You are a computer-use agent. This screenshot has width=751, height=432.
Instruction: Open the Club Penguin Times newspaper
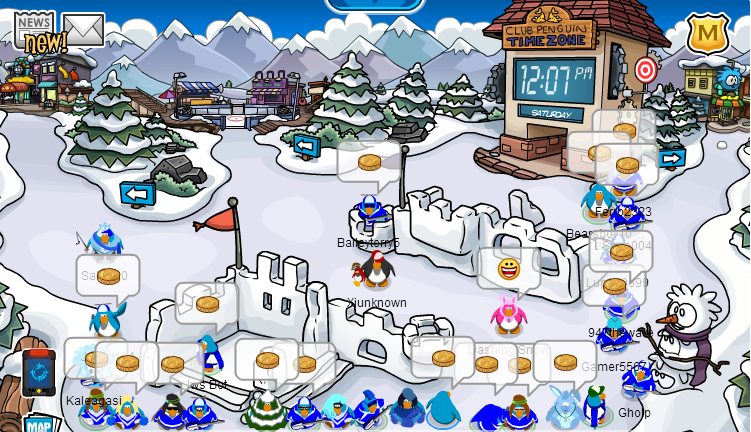click(x=35, y=30)
